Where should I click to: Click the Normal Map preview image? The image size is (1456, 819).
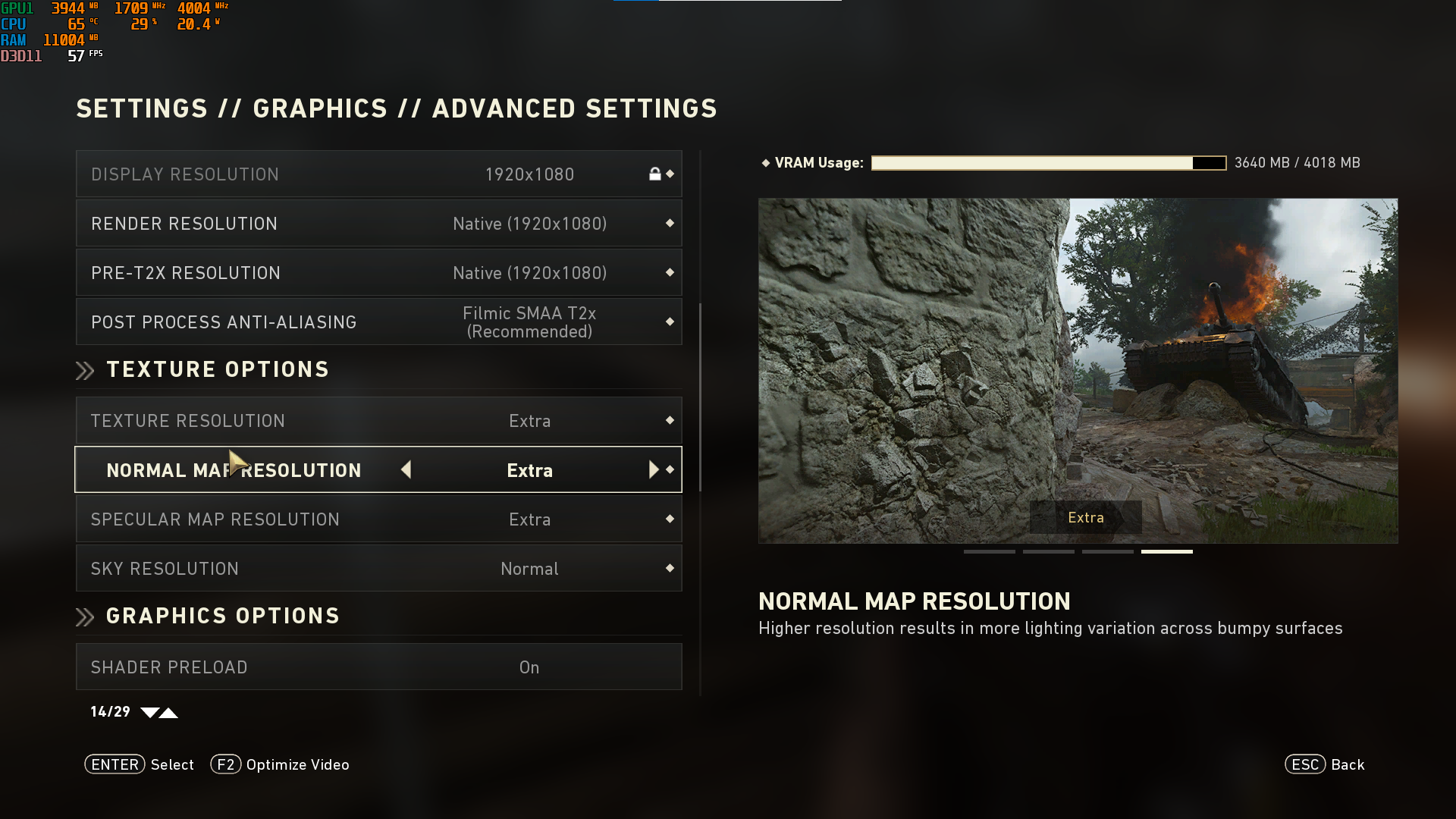(1078, 370)
